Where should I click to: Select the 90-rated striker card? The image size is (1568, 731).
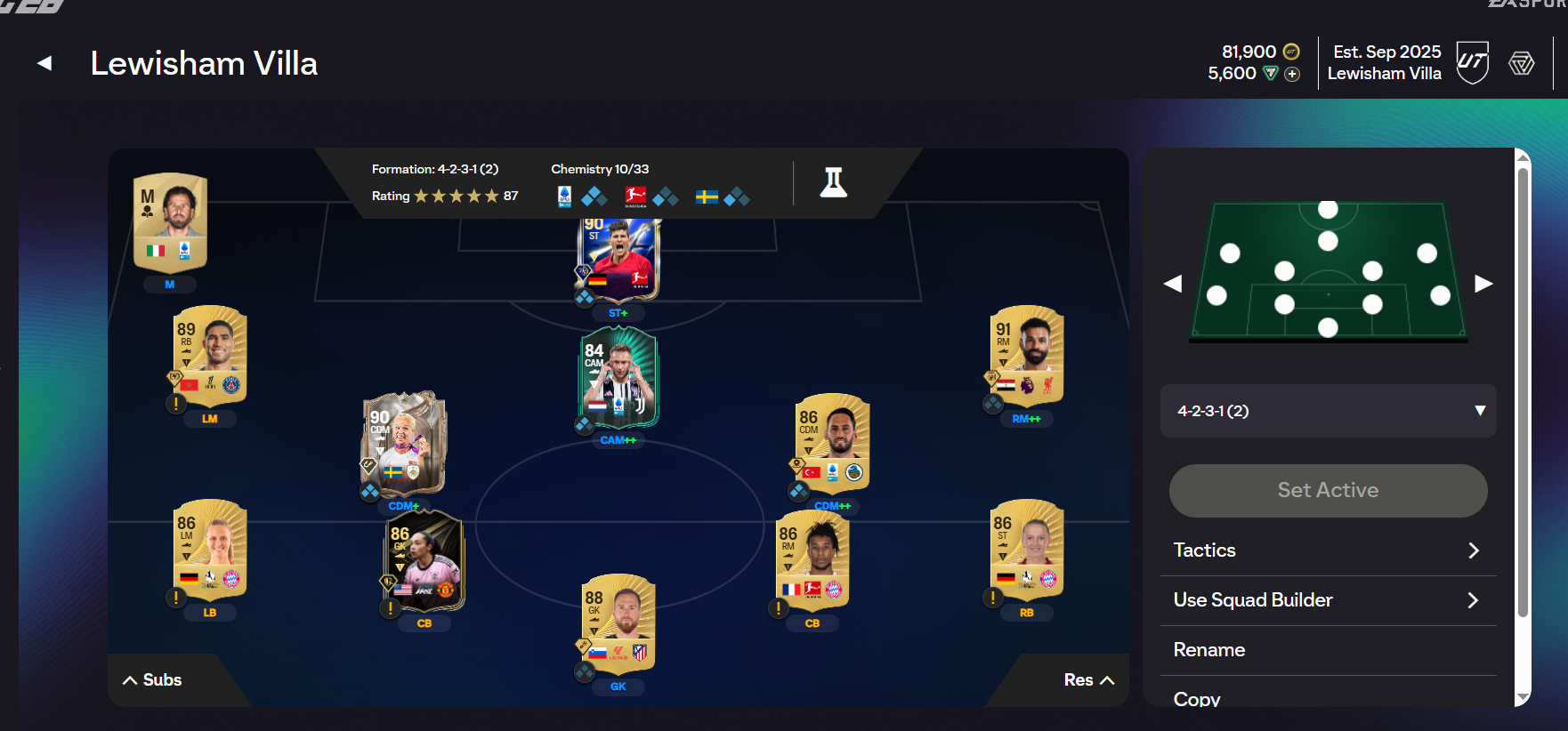tap(618, 260)
